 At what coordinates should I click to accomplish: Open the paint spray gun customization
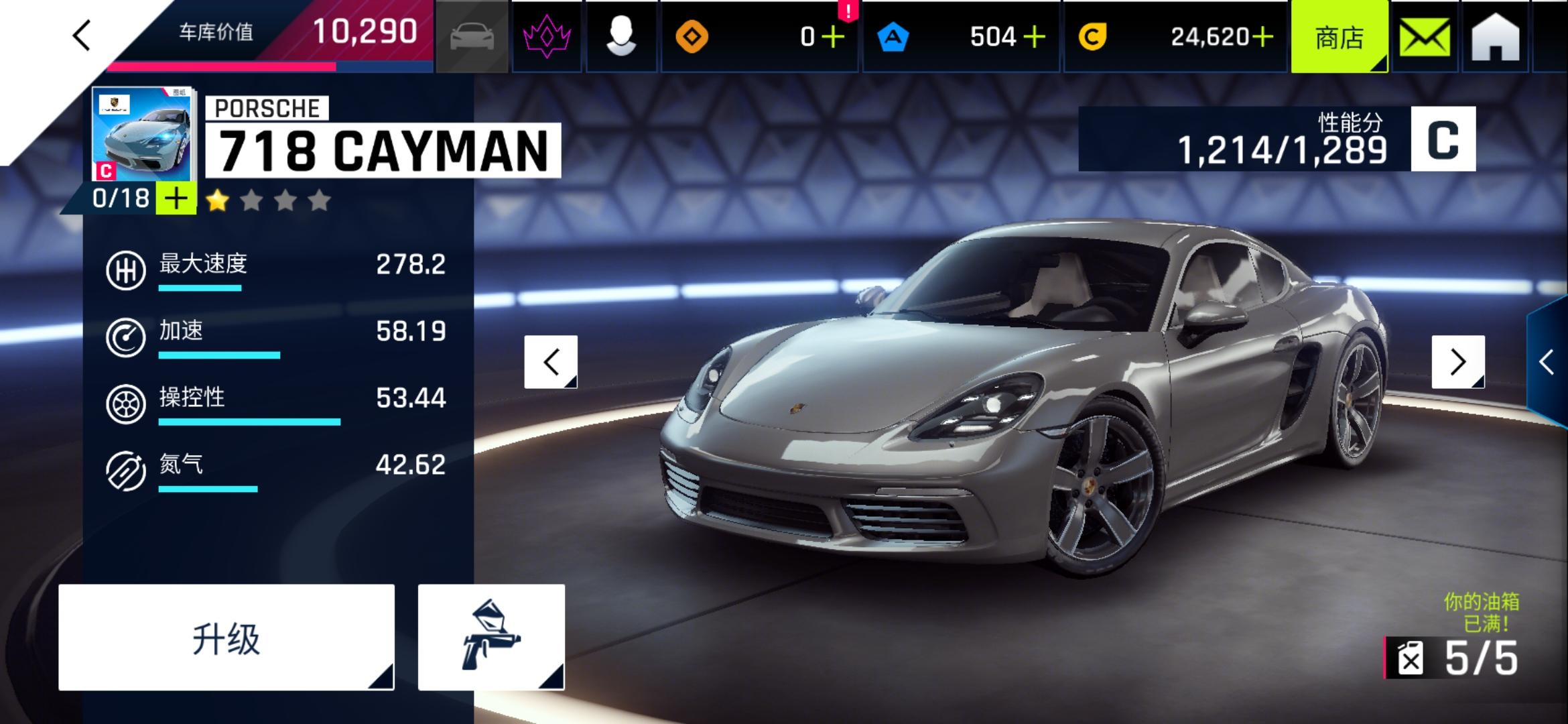491,638
